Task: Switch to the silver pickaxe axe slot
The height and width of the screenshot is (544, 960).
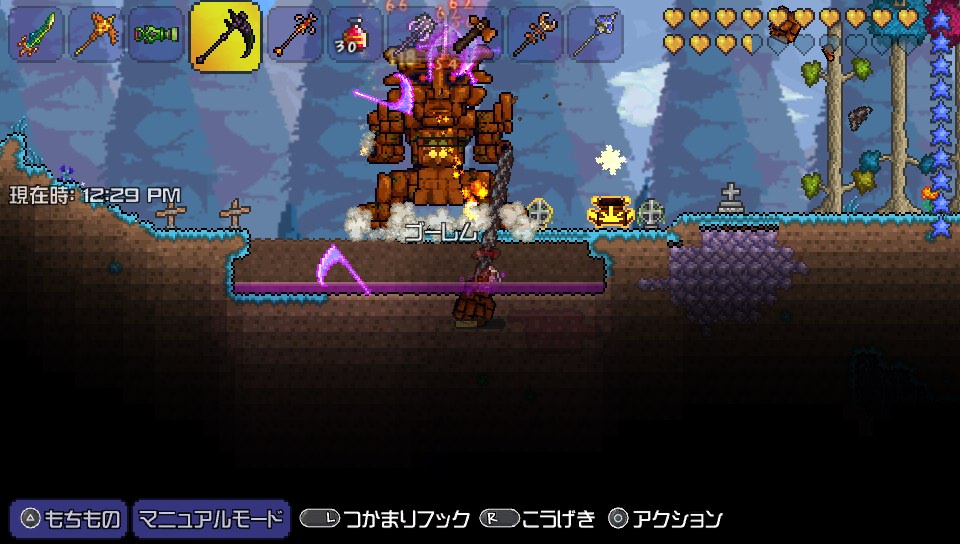Action: tap(414, 36)
